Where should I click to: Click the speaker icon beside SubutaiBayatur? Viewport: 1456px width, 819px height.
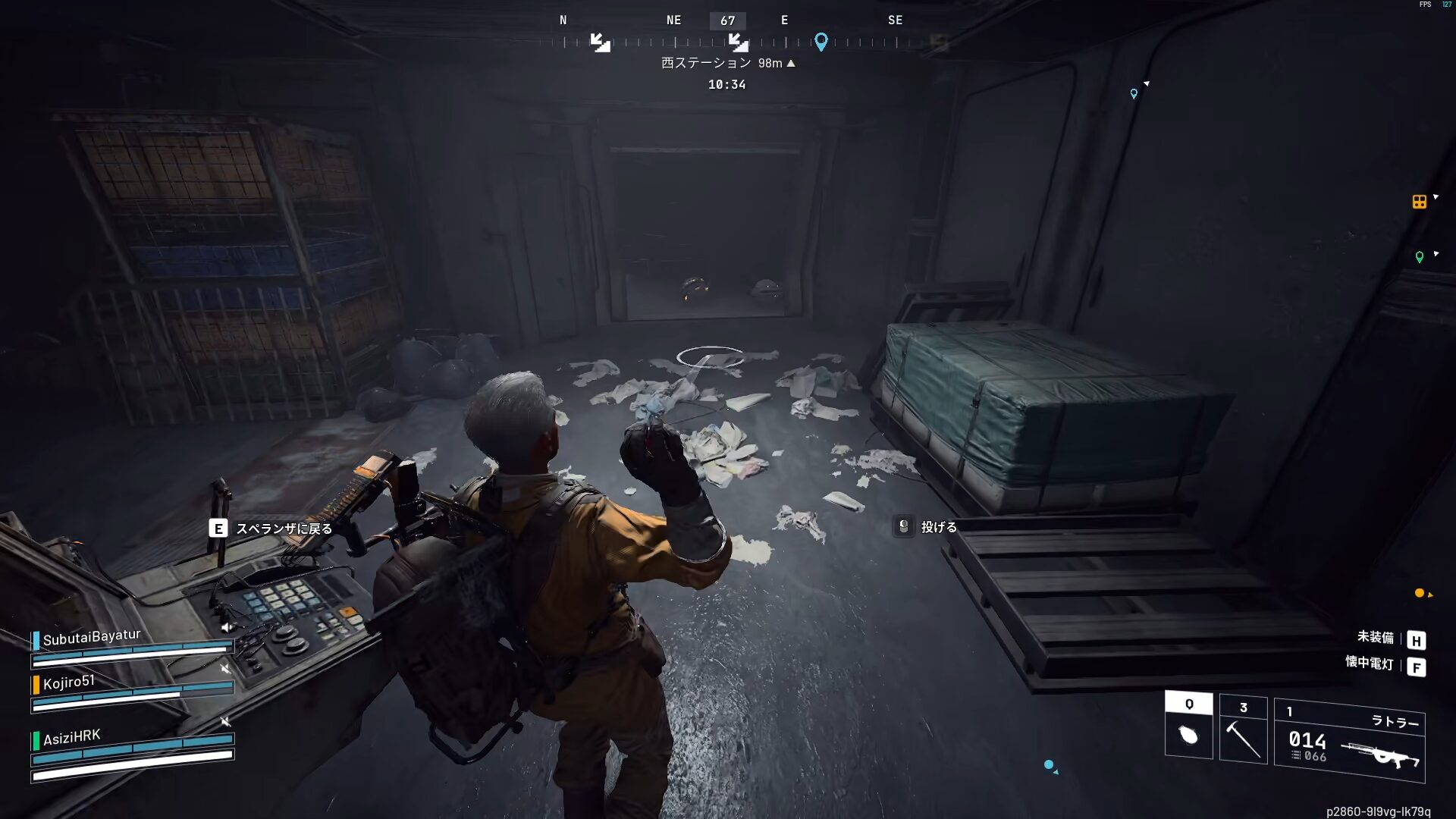pyautogui.click(x=226, y=627)
